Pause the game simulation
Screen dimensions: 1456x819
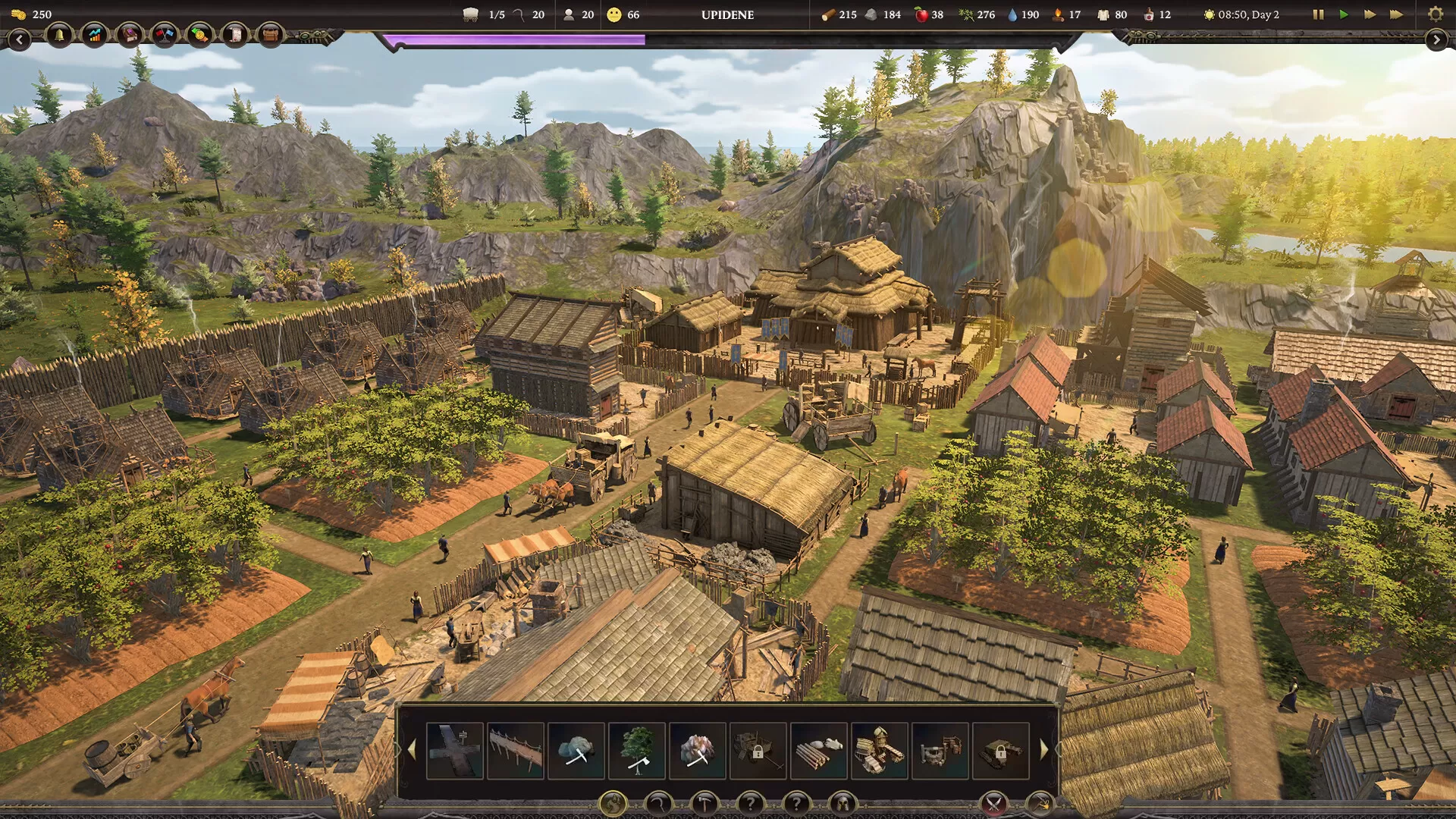(1317, 14)
